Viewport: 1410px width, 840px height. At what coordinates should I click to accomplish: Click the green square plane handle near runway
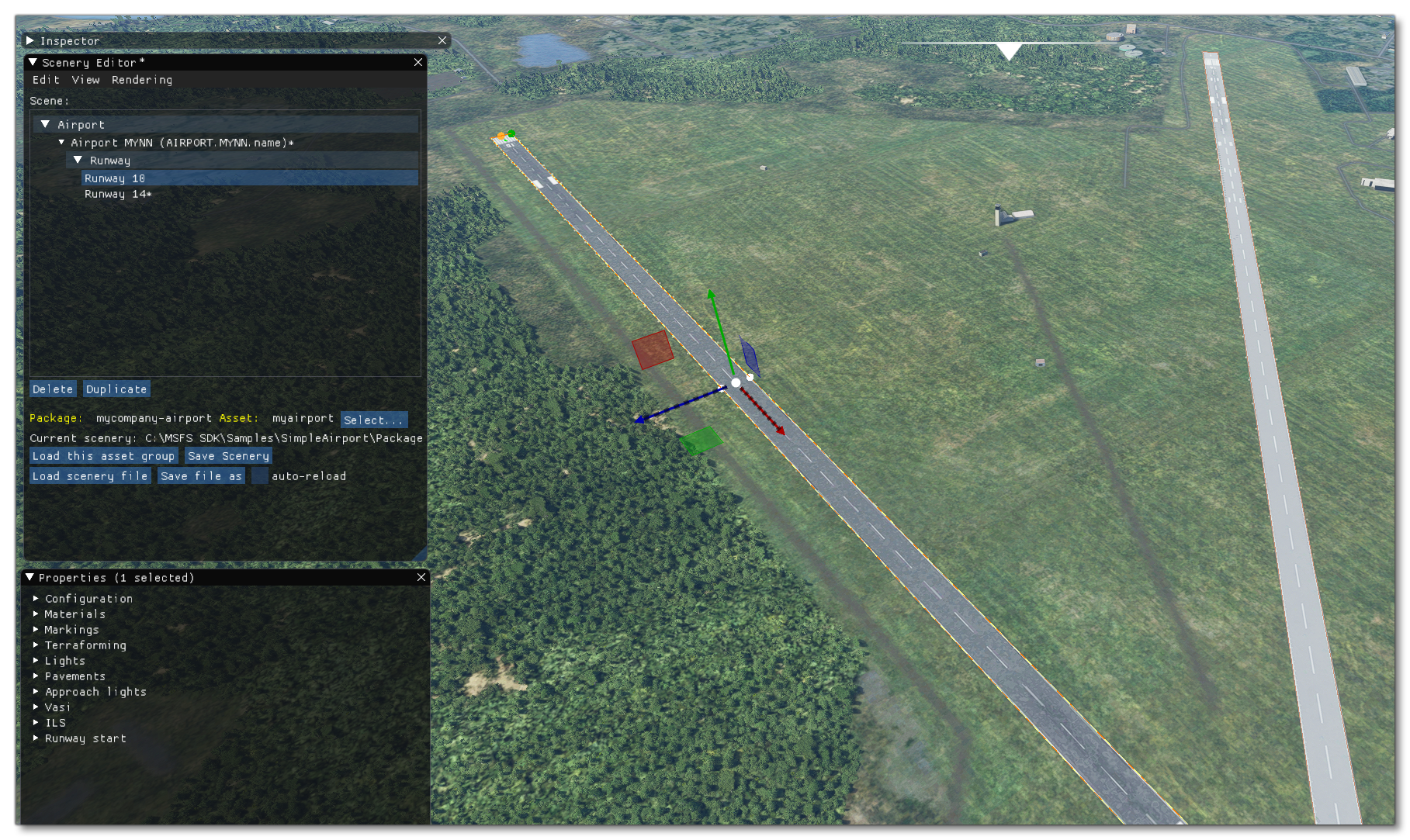701,442
